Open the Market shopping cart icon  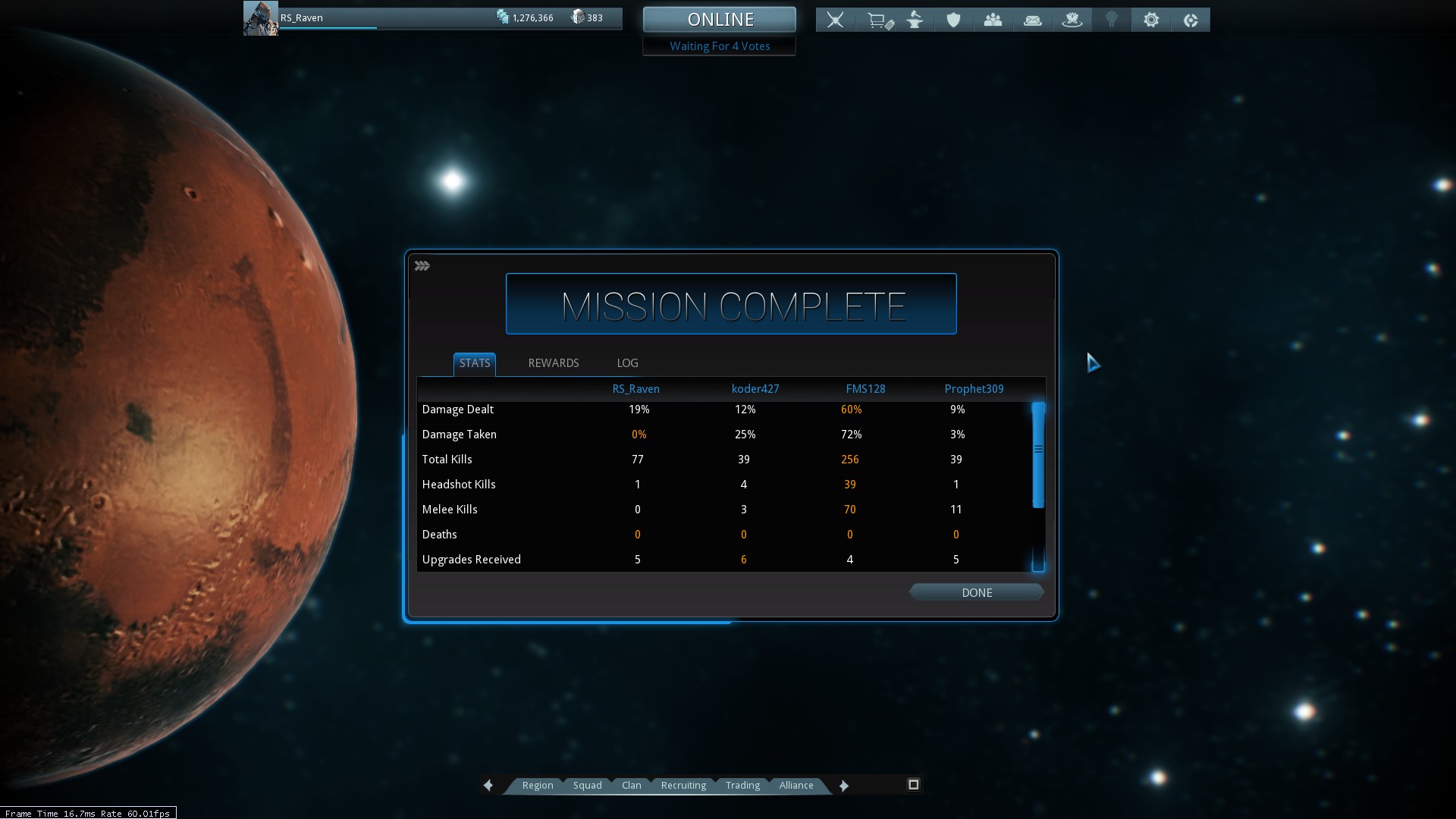click(879, 20)
